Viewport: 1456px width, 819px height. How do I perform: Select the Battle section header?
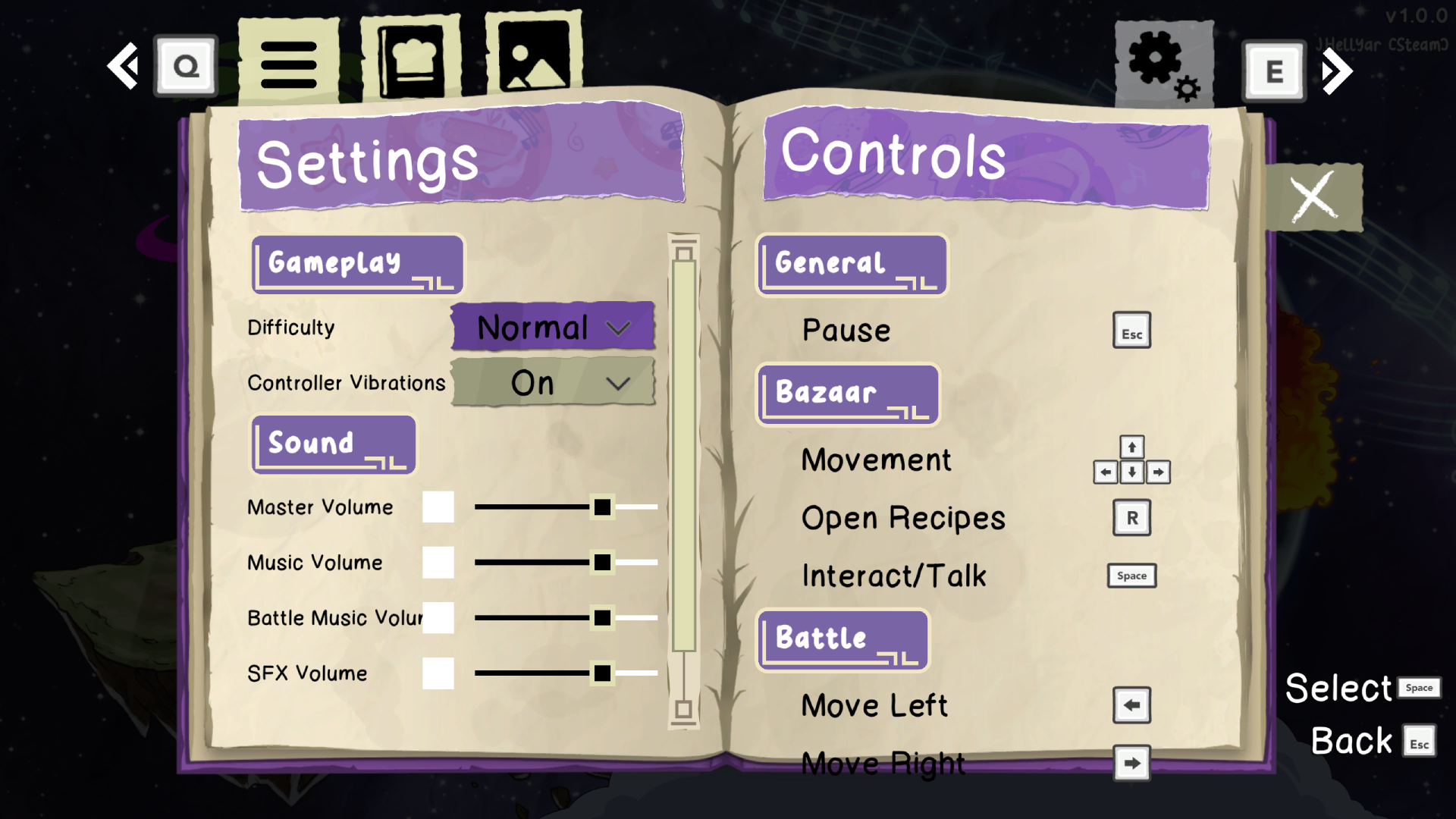tap(842, 639)
